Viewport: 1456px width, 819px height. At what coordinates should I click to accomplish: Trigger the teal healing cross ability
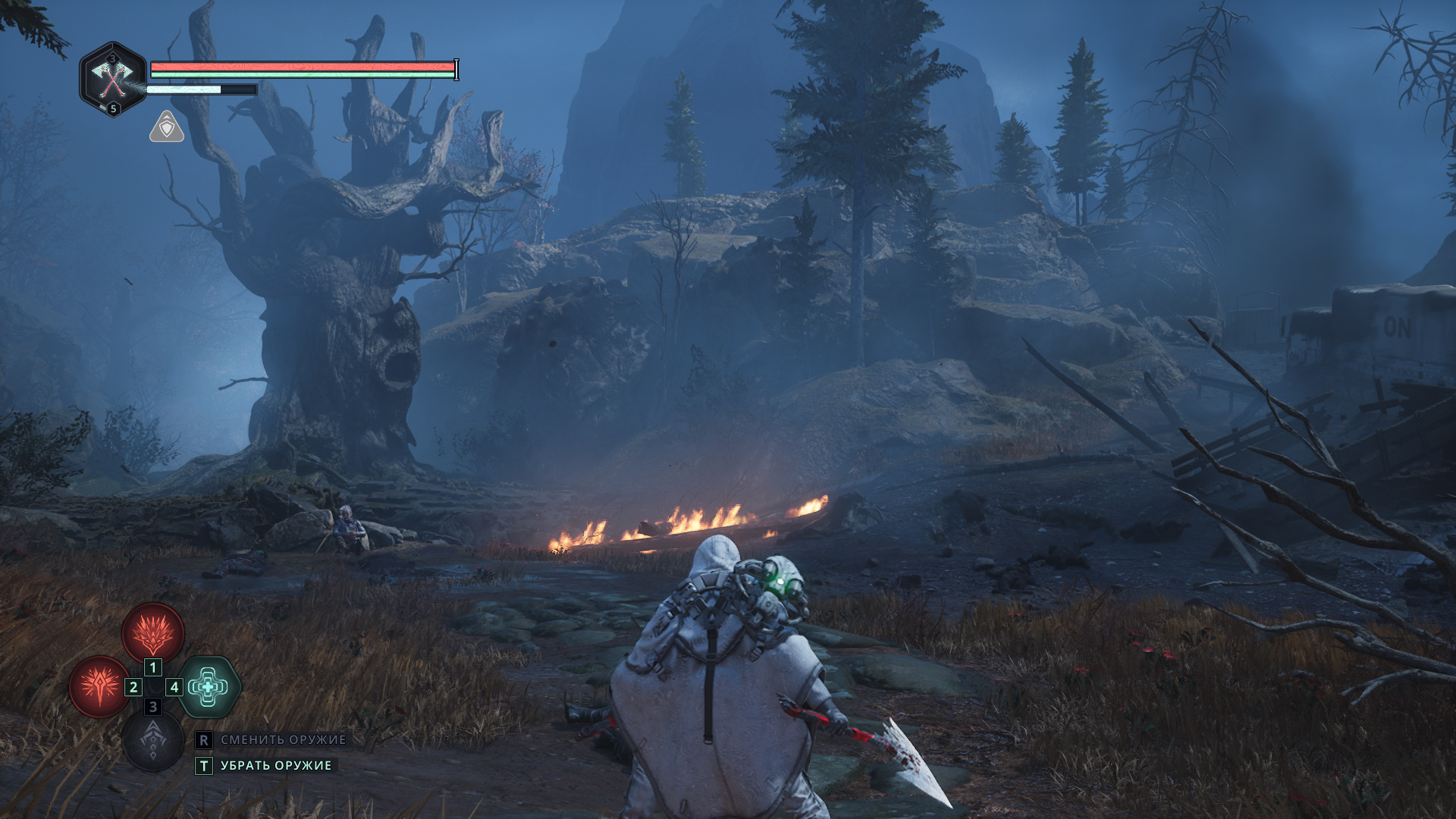point(209,687)
